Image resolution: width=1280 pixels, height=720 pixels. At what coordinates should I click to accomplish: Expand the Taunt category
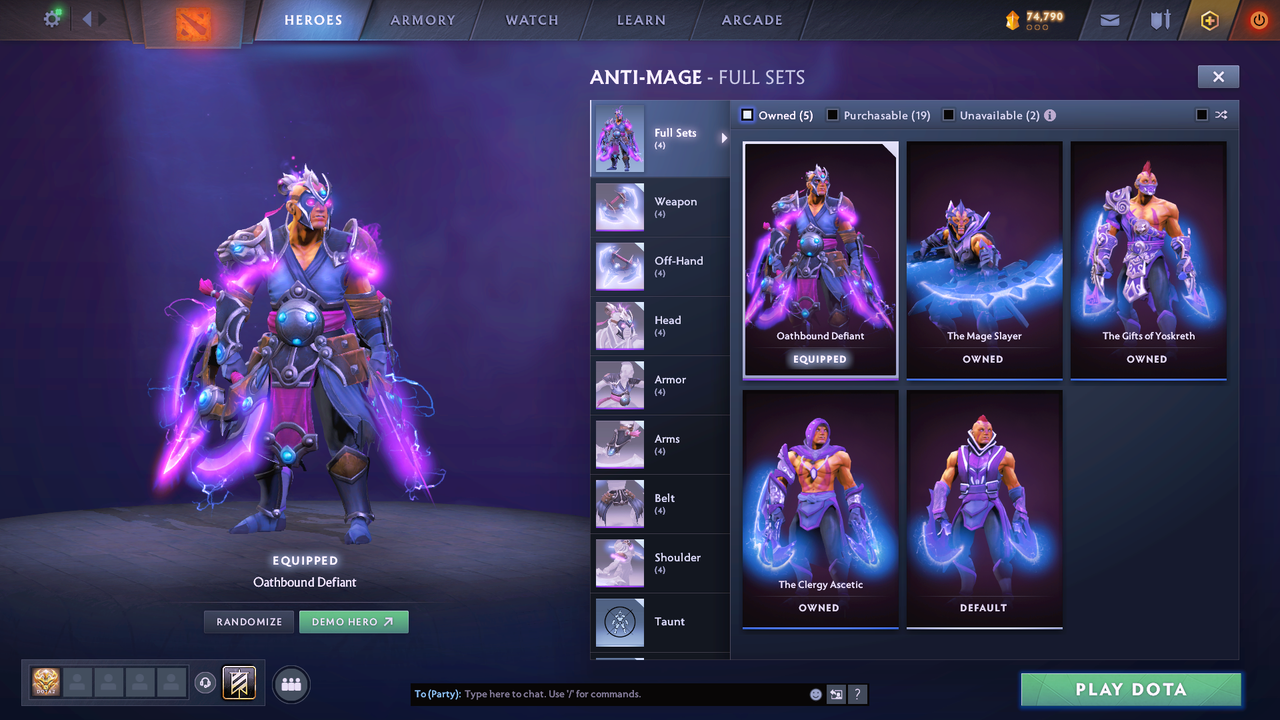660,622
